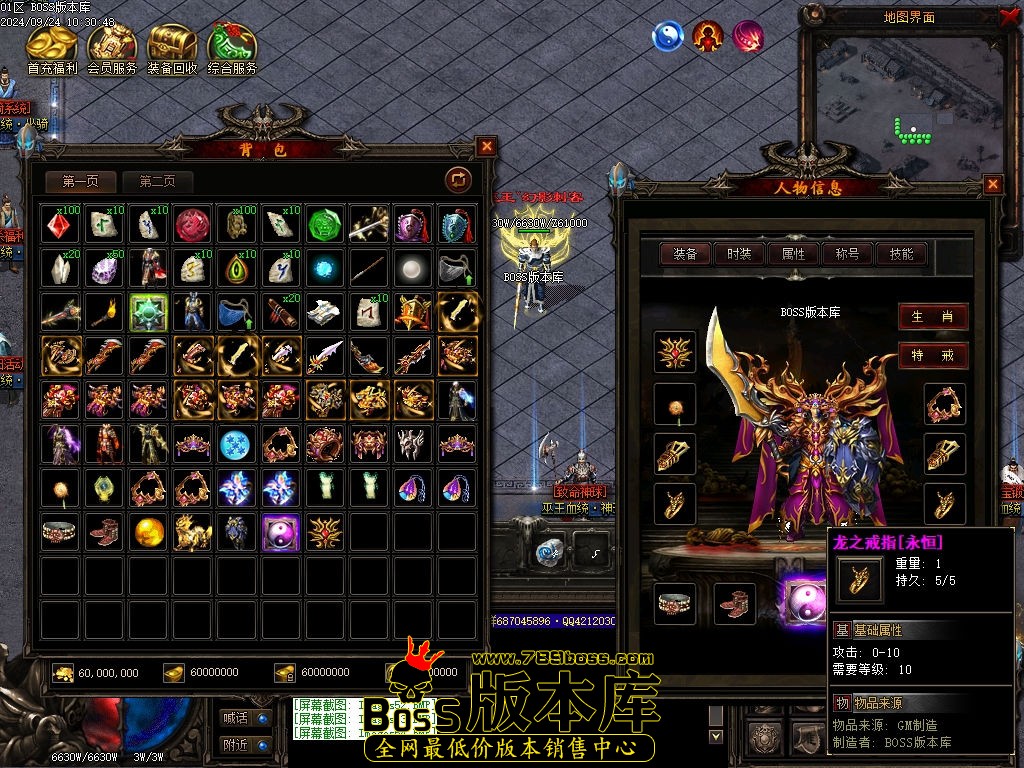
Task: Select the yin-yang orb in the bag
Action: (x=281, y=533)
